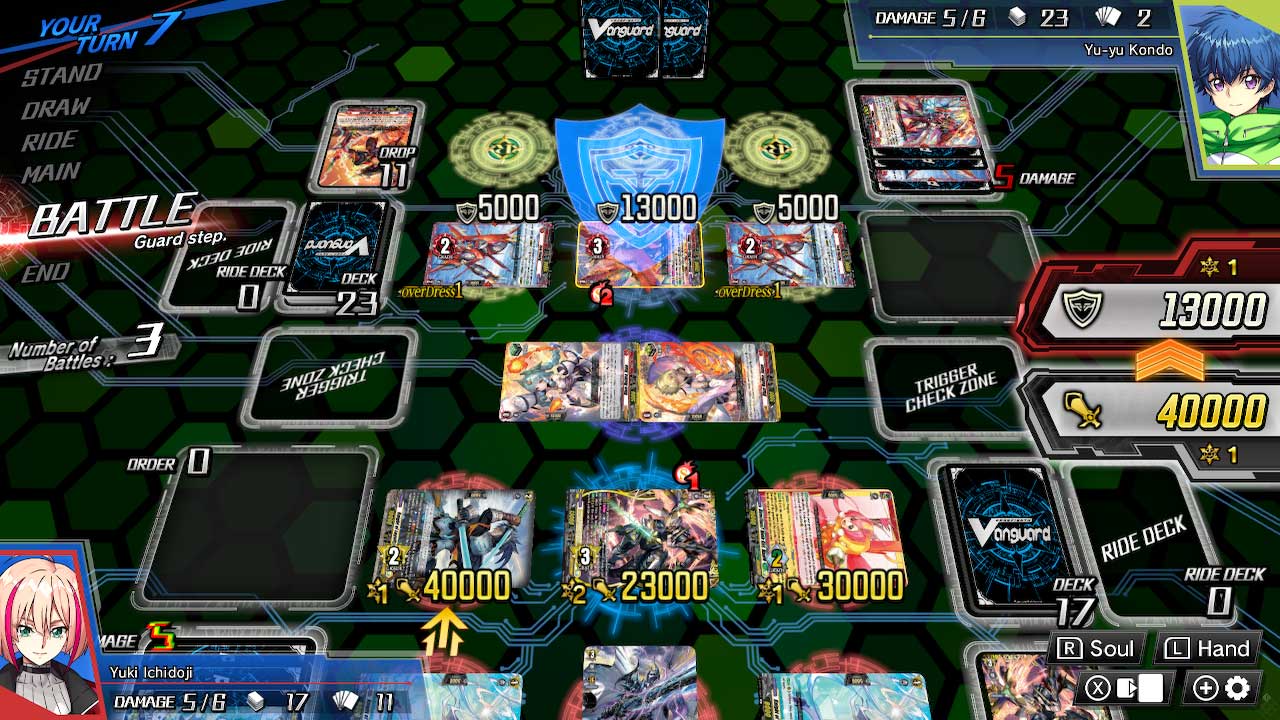Open the Settings gear icon
Image resolution: width=1280 pixels, height=720 pixels.
(x=1237, y=688)
